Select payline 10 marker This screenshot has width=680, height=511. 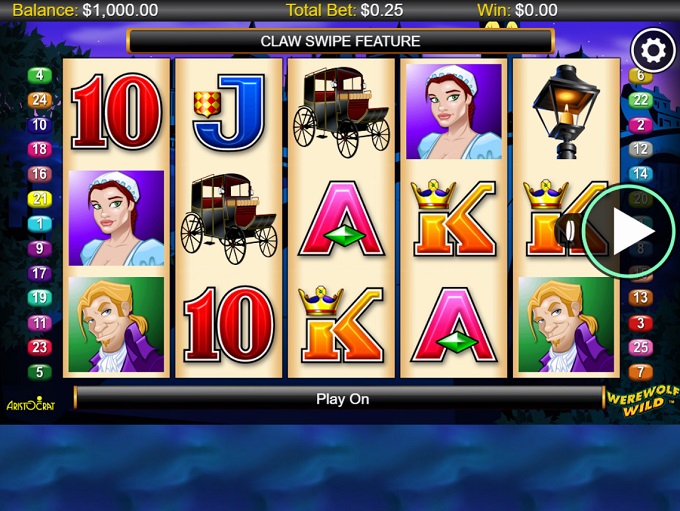pos(40,125)
